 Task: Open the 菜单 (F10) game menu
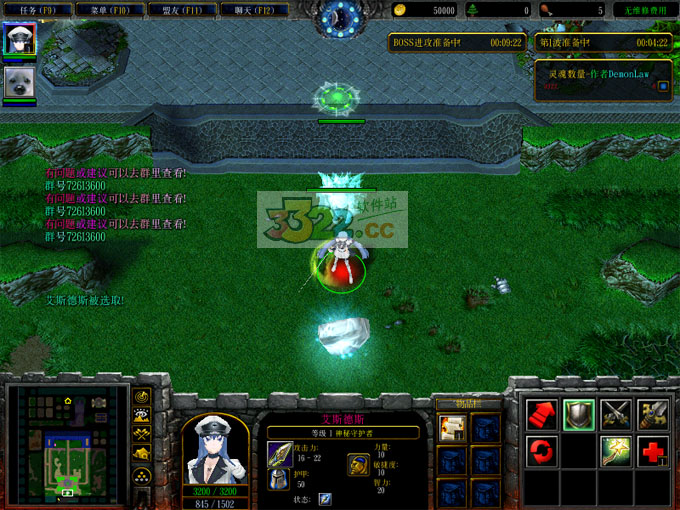point(110,10)
